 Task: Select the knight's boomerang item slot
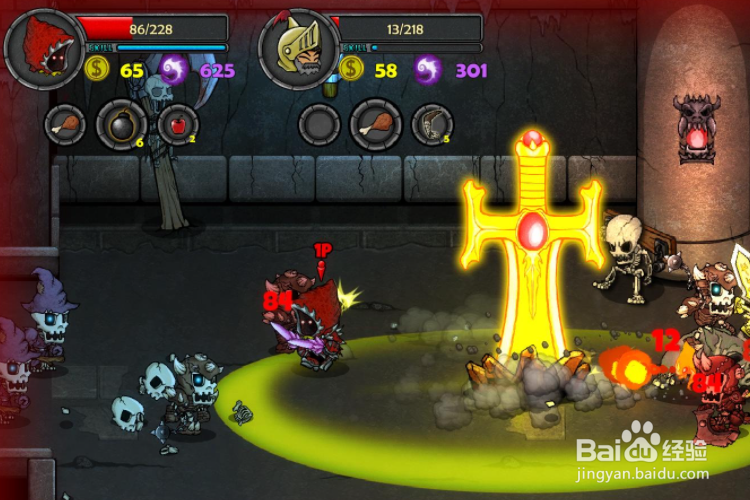(x=432, y=124)
